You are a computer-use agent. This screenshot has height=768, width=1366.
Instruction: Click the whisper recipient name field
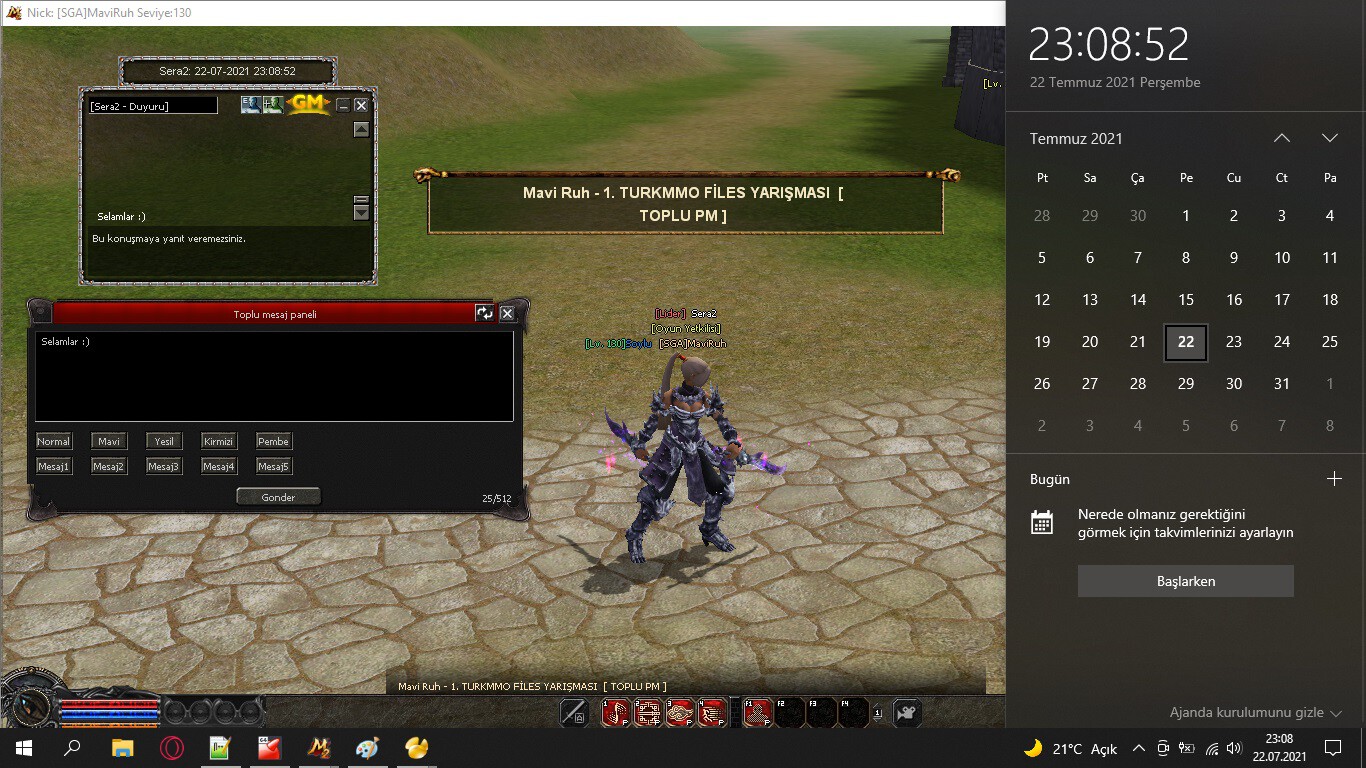coord(153,106)
